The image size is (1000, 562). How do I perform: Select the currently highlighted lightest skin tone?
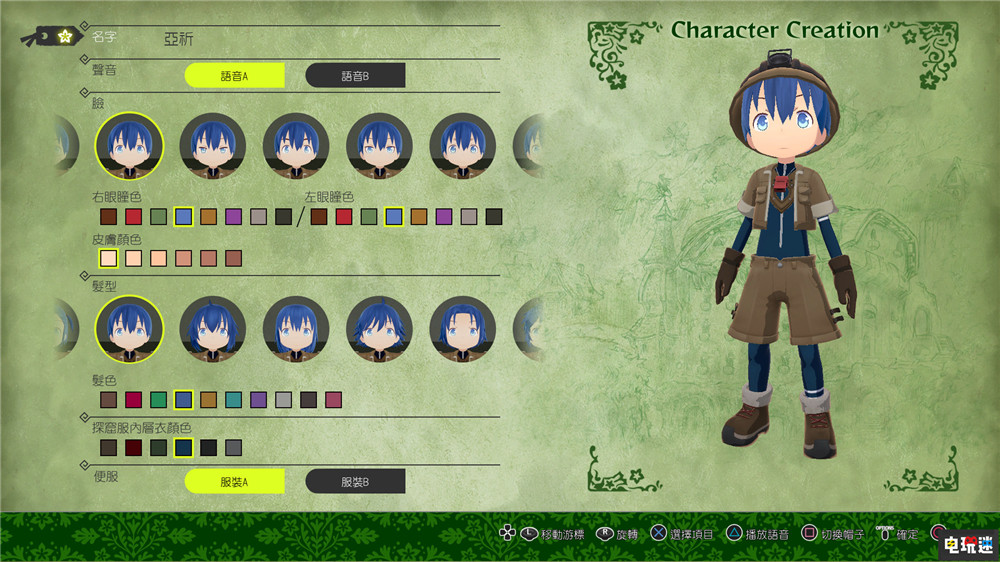(x=108, y=259)
